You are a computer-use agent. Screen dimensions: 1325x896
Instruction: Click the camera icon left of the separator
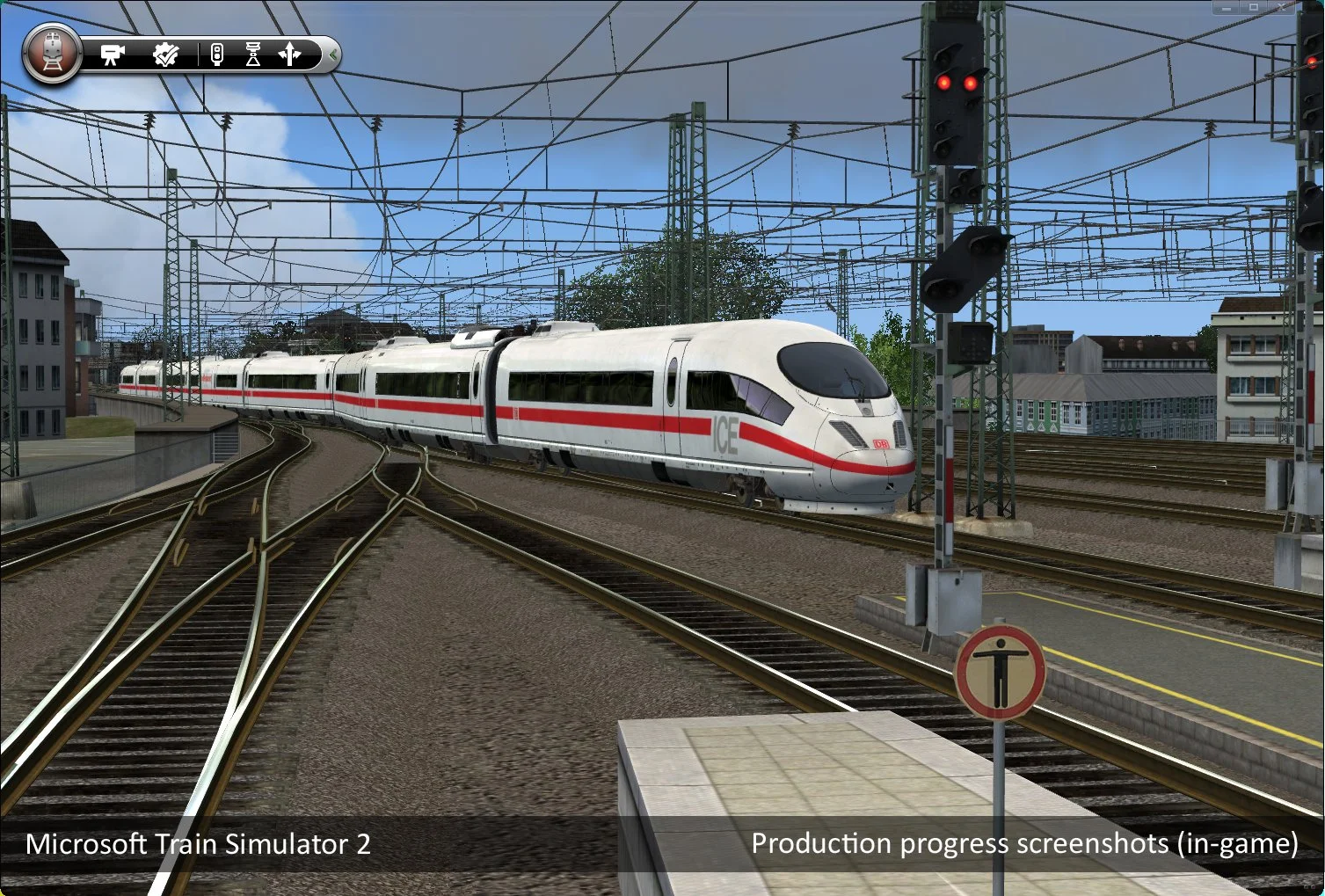coord(113,55)
